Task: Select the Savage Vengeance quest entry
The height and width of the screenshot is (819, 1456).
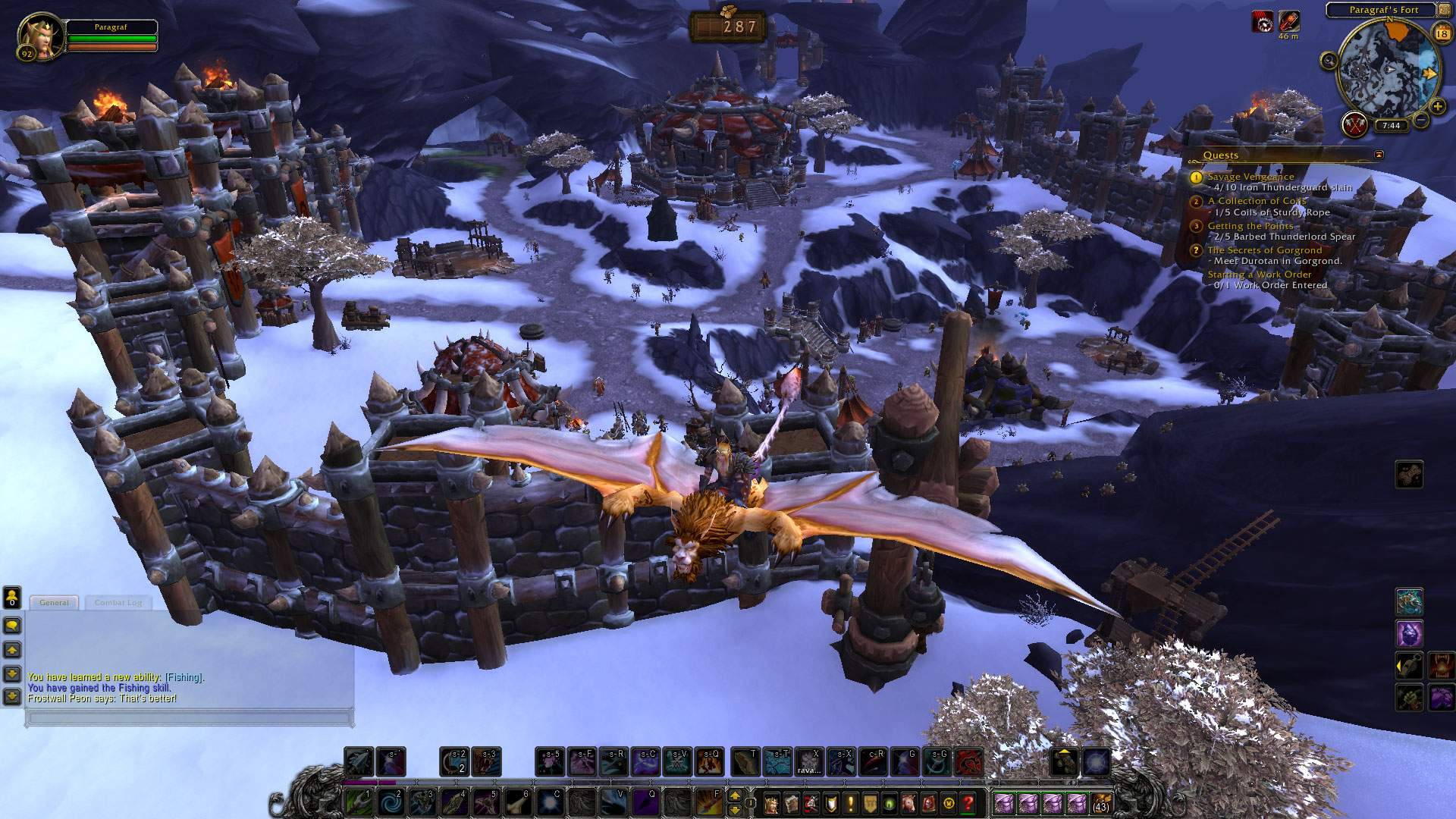Action: (1250, 177)
